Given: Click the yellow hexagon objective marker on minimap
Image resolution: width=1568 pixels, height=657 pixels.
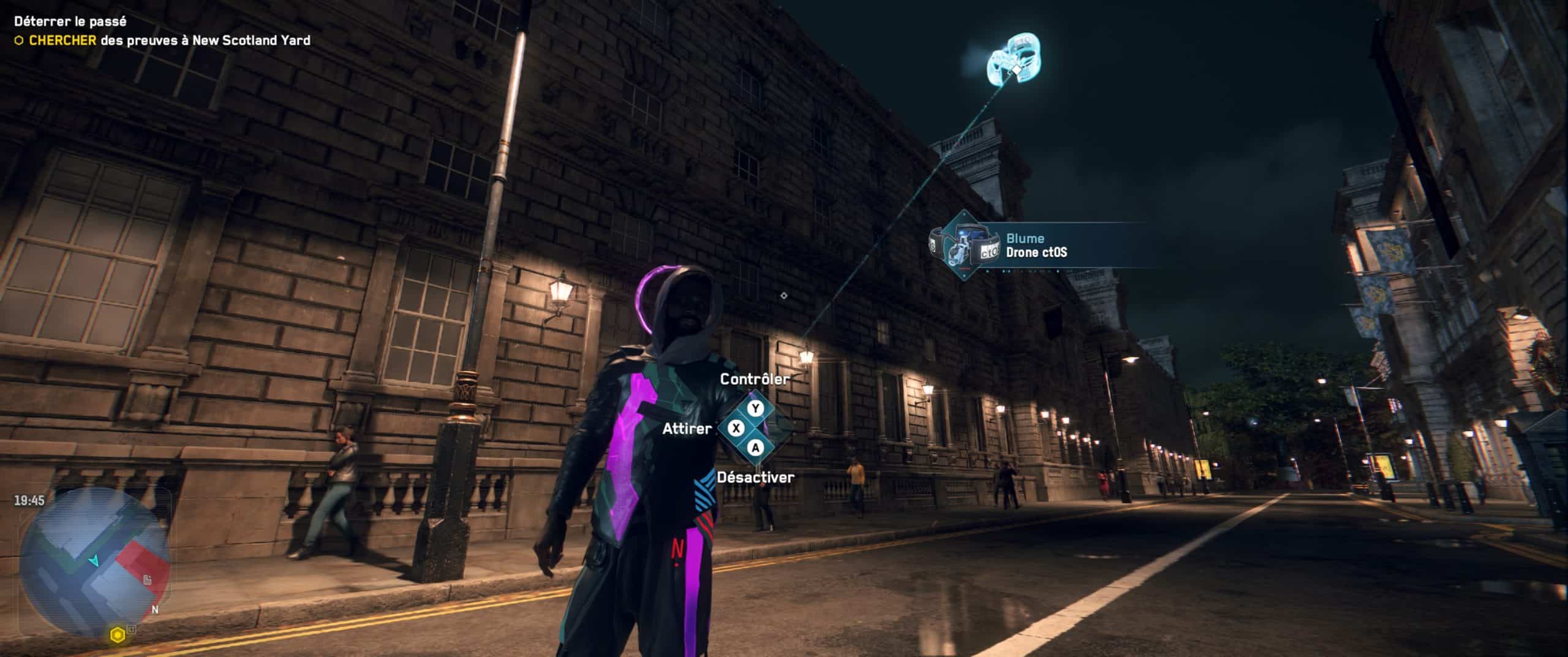Looking at the screenshot, I should pos(117,636).
